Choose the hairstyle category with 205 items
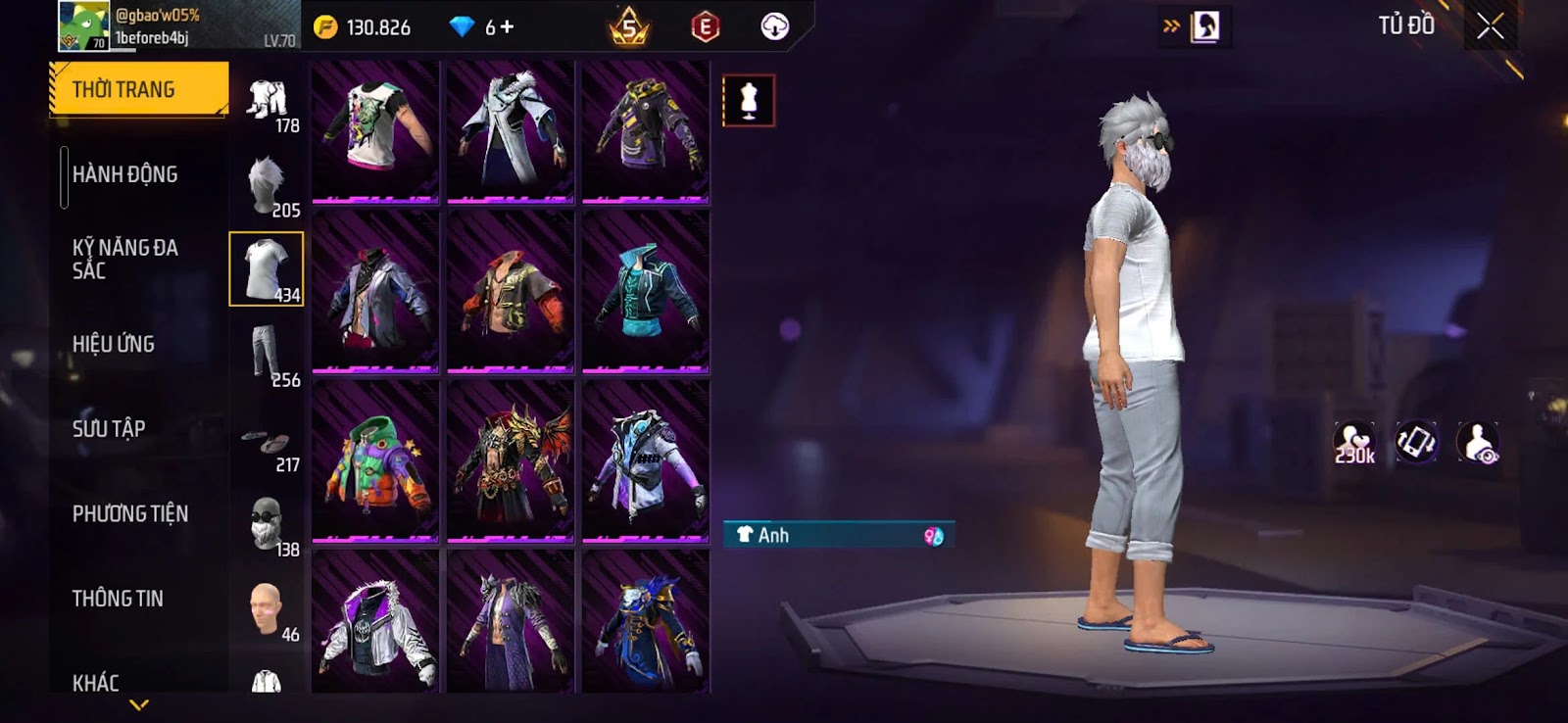This screenshot has height=723, width=1568. coord(267,185)
